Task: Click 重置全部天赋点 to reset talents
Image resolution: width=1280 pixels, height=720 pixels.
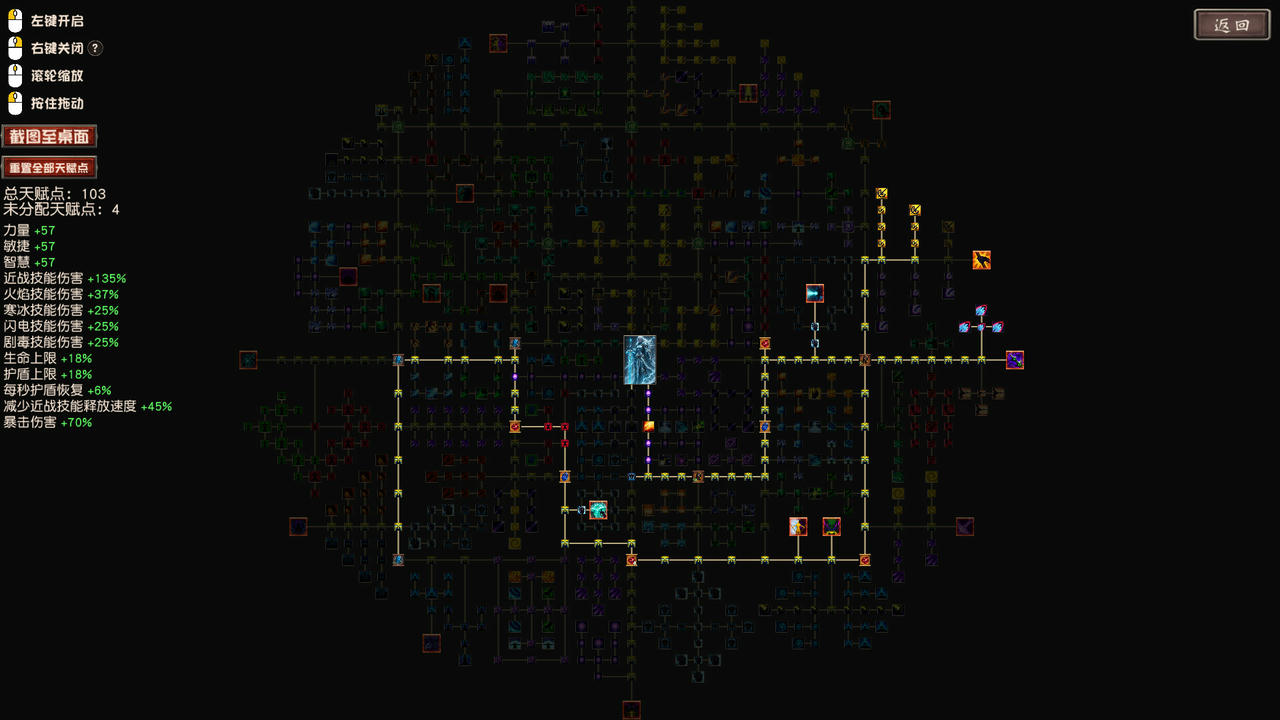Action: (x=49, y=167)
